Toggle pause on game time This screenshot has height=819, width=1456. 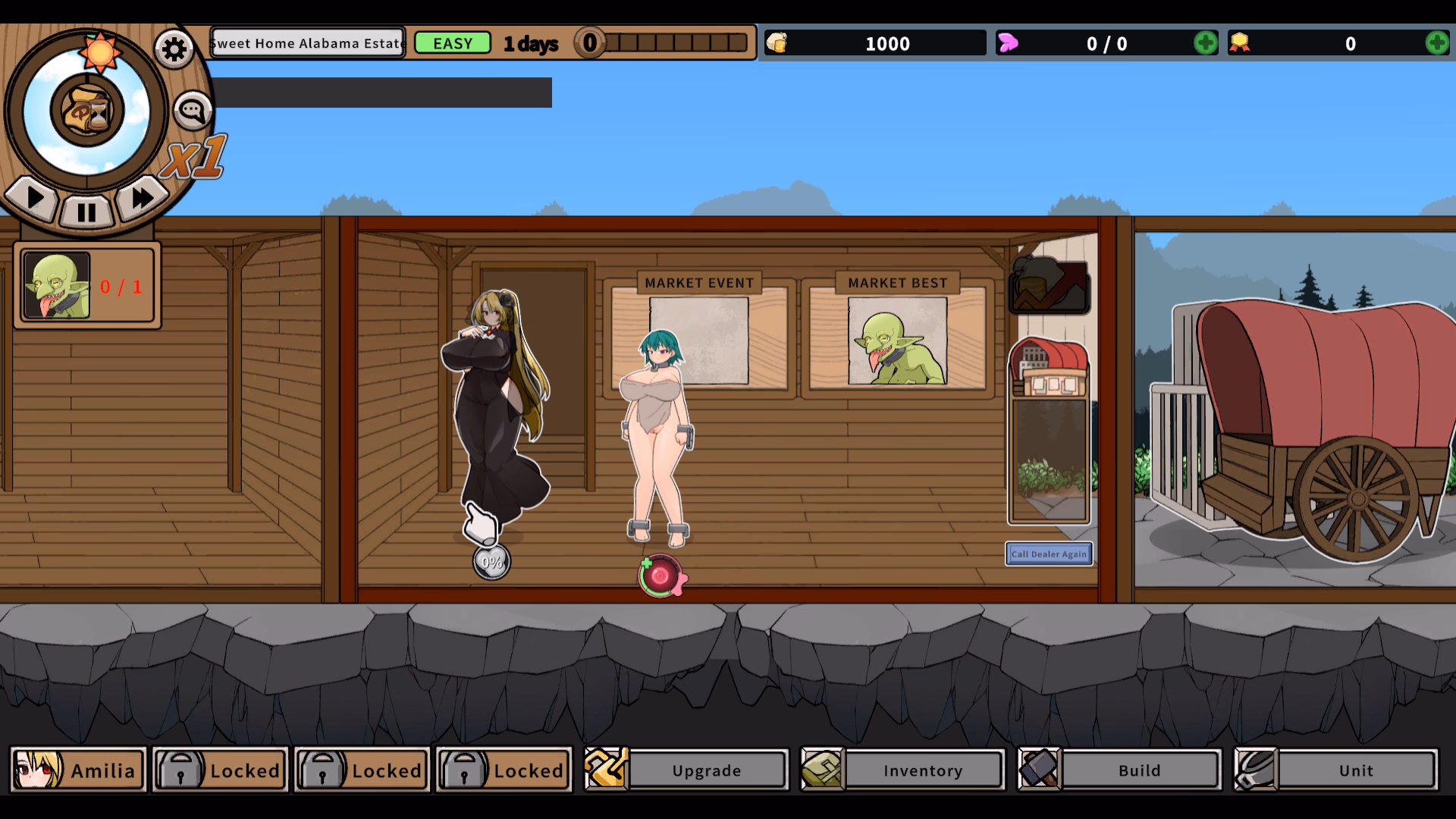86,212
